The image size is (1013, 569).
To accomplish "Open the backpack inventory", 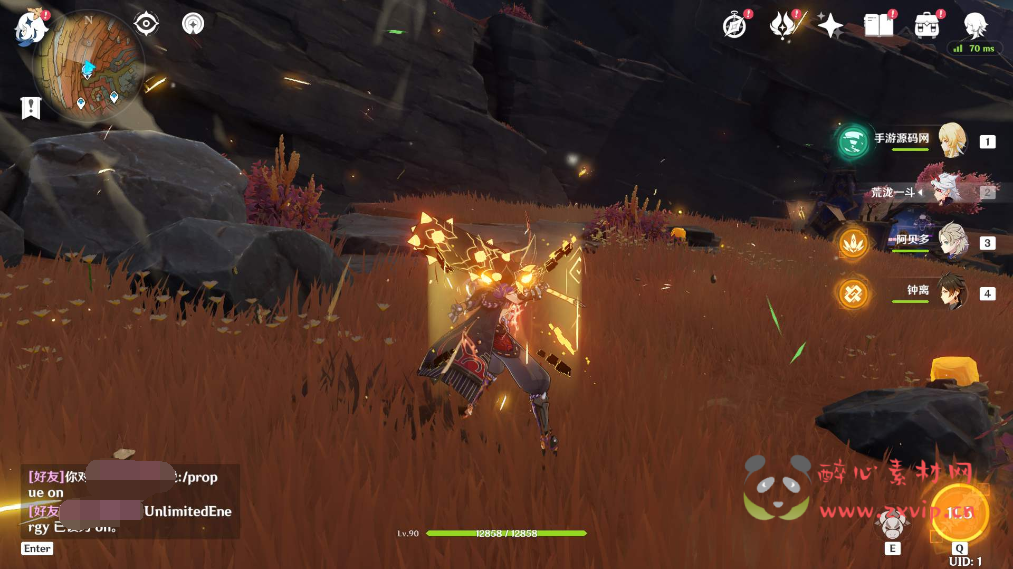I will [926, 25].
